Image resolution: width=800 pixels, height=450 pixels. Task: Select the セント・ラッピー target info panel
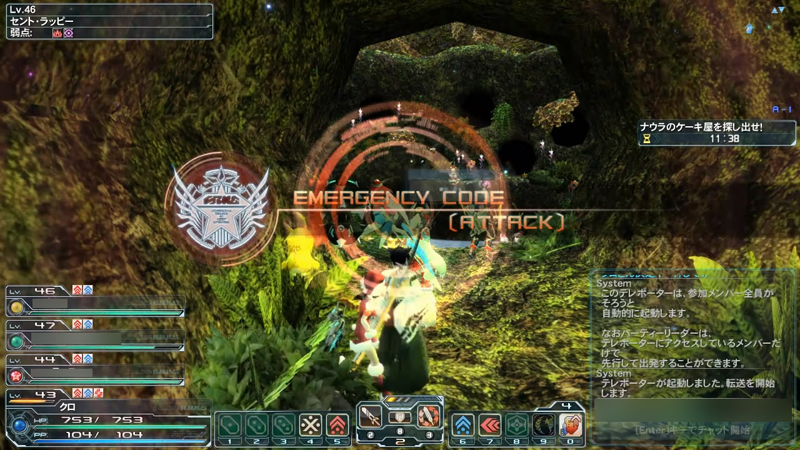[x=107, y=21]
